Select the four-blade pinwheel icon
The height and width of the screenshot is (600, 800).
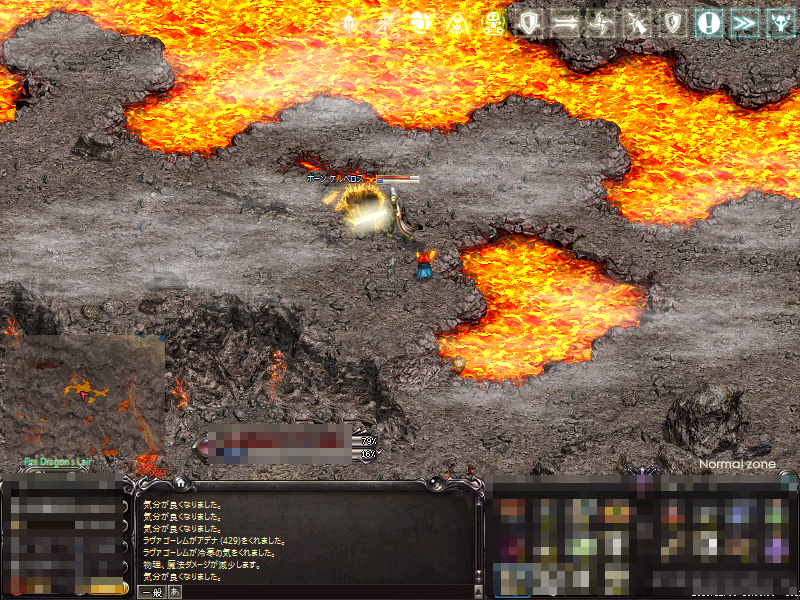[x=601, y=23]
